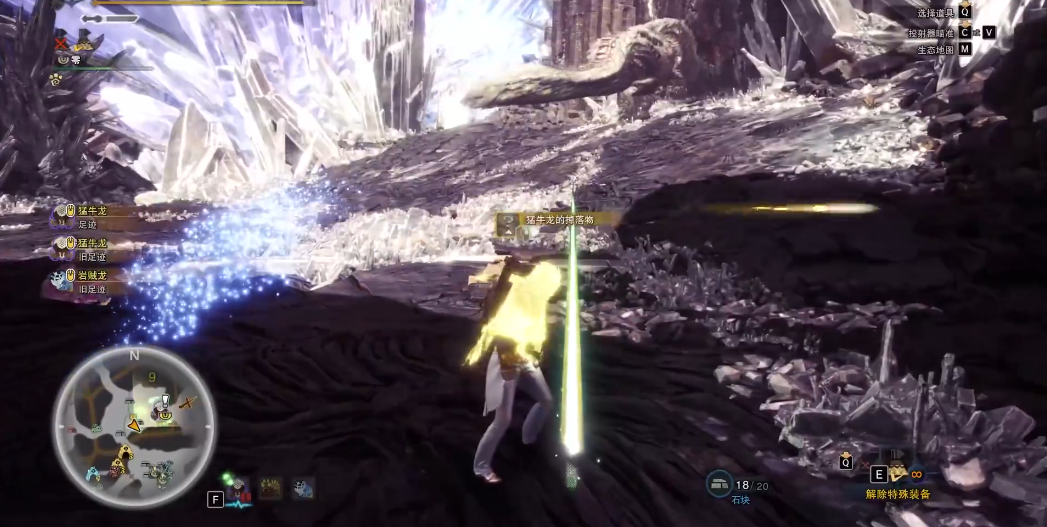Screen dimensions: 1047x527
Task: Select the Palico paw status icon
Action: coord(57,77)
